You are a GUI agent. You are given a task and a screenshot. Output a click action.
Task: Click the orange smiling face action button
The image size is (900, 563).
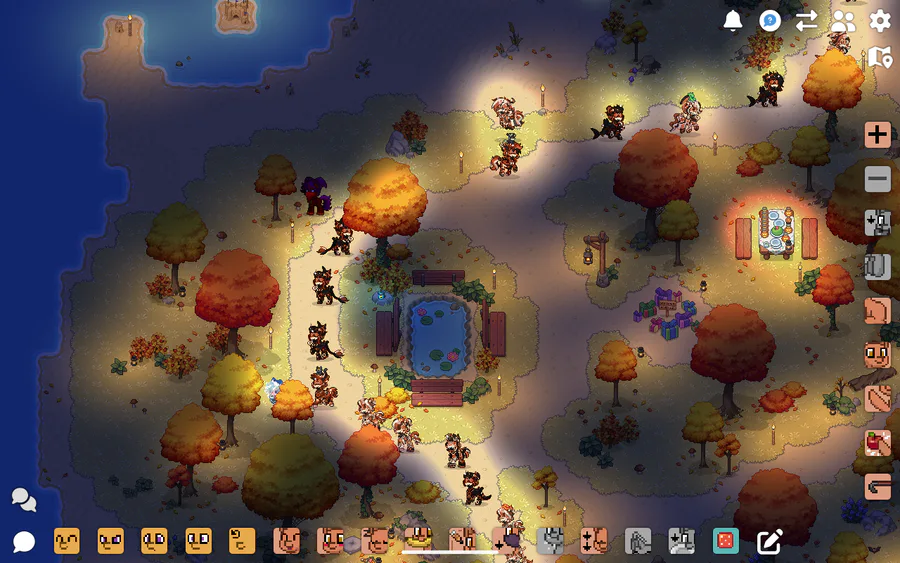click(x=878, y=355)
